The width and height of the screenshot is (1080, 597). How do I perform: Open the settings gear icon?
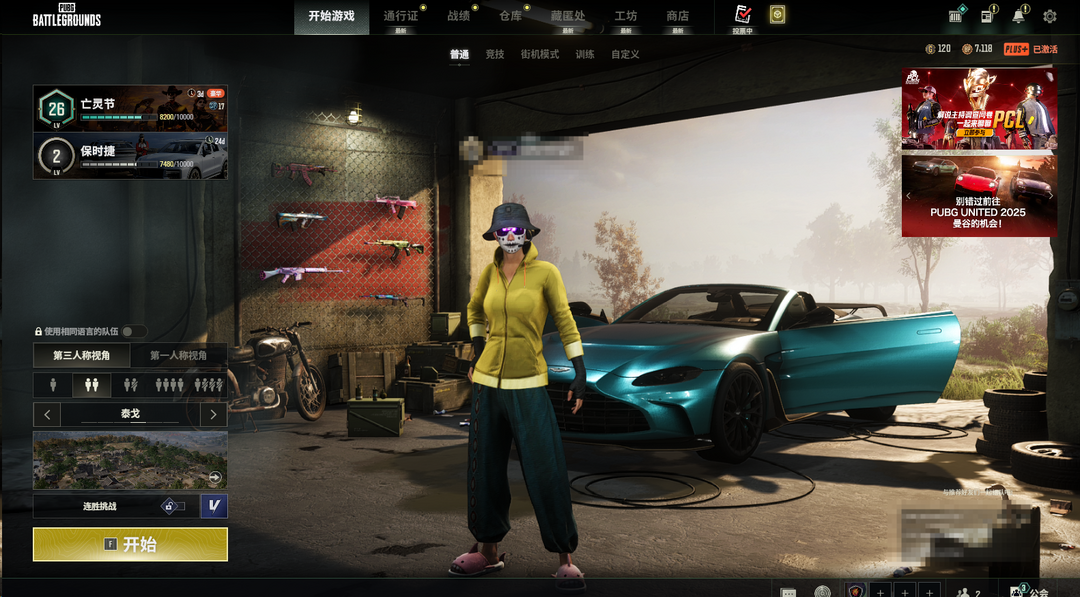click(x=1050, y=16)
